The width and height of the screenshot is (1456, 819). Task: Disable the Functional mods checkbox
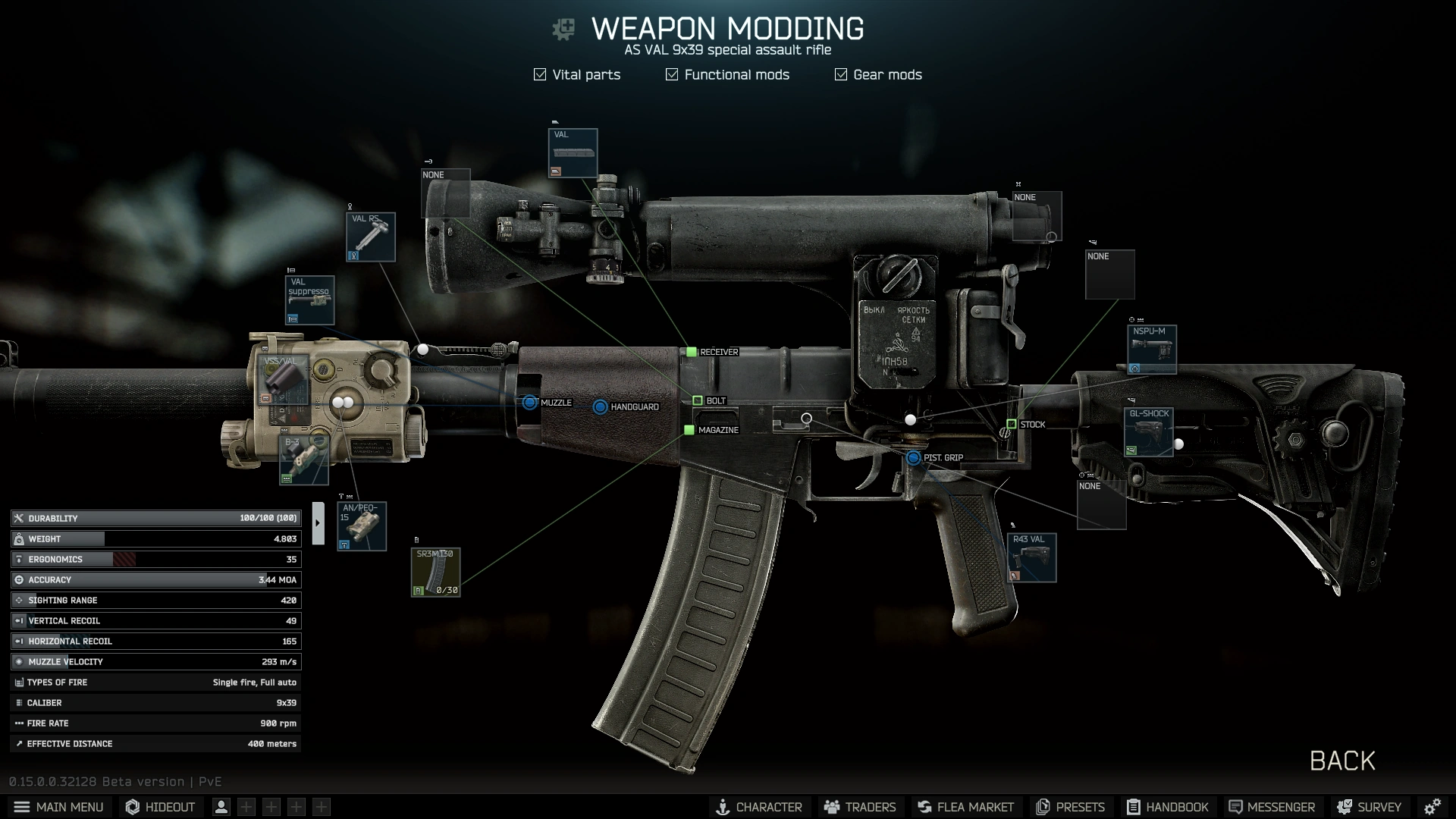[x=671, y=74]
